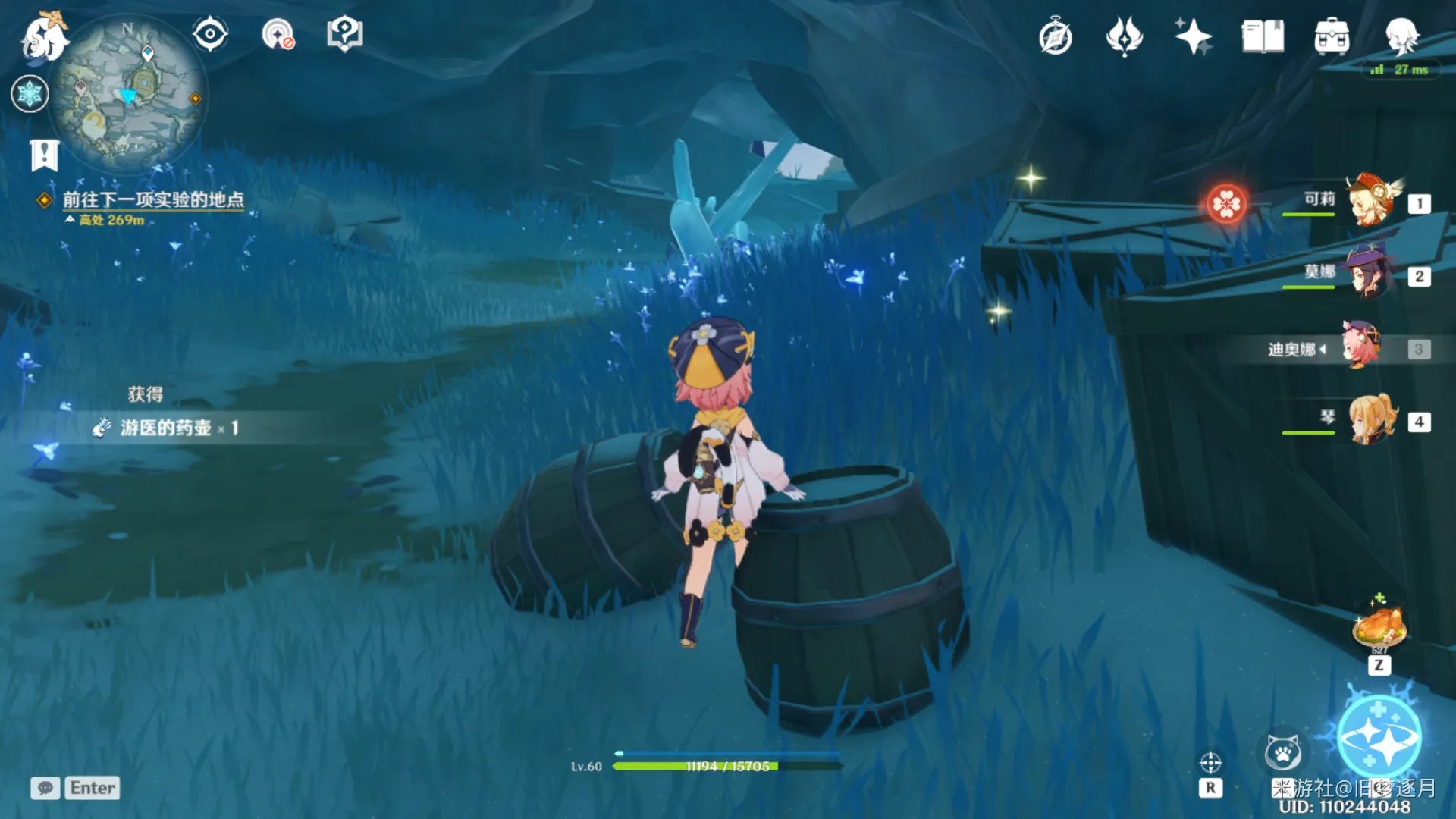This screenshot has height=819, width=1456.
Task: Open the Paimon menu
Action: coord(43,36)
